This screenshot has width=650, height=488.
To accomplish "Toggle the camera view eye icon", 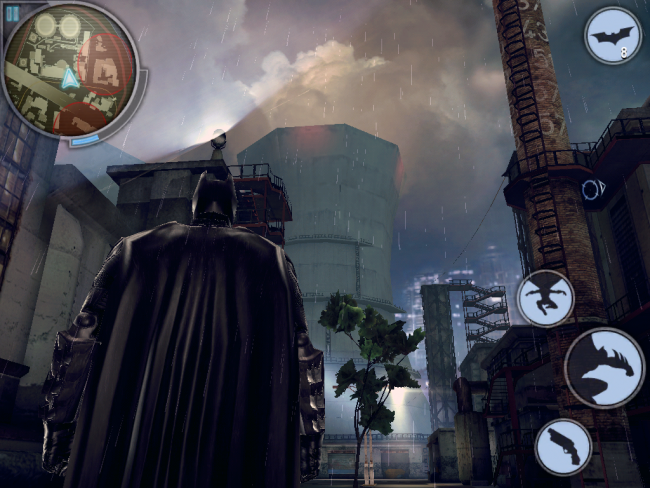I will tap(592, 190).
